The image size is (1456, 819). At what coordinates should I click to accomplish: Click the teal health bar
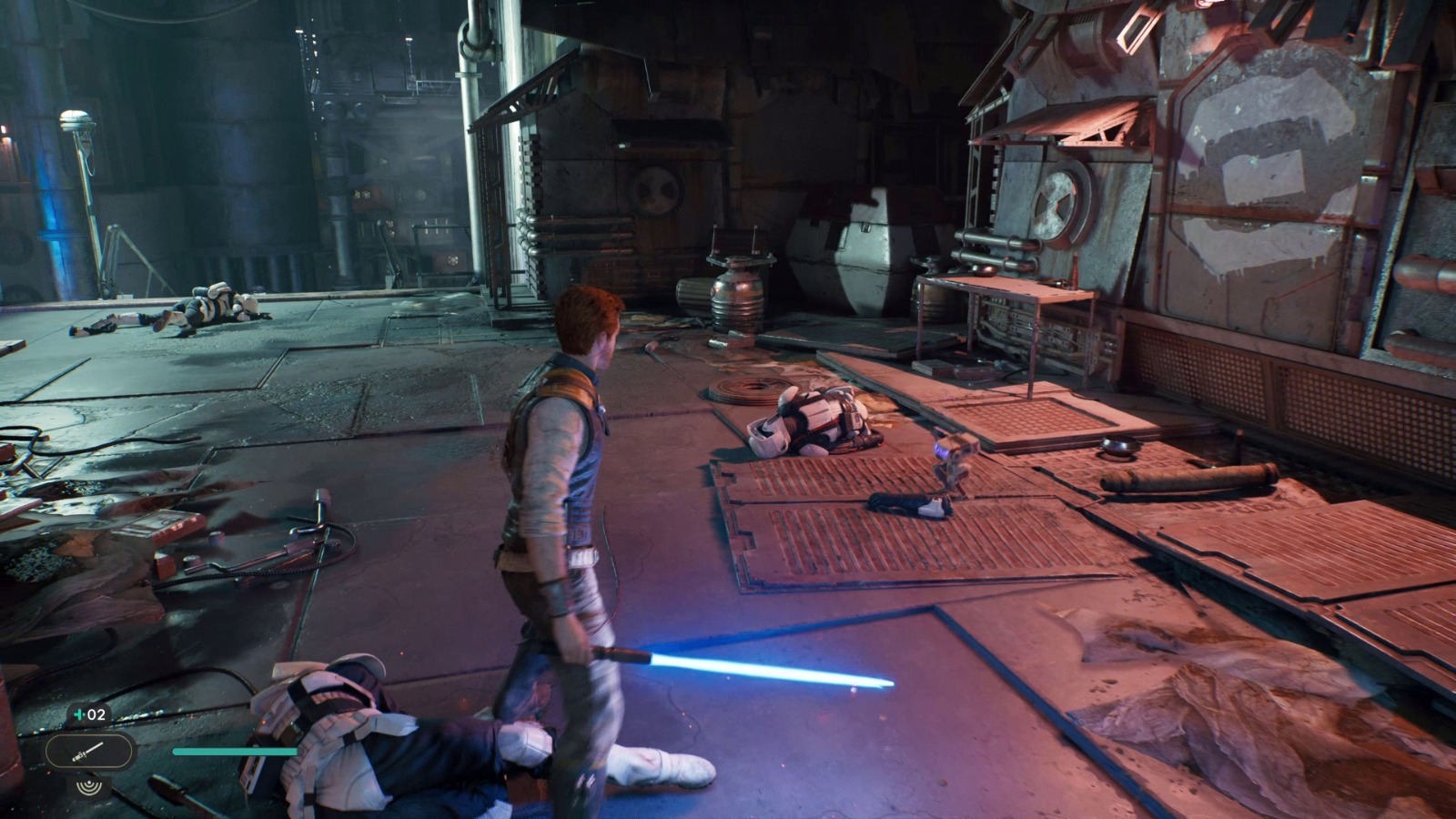coord(237,751)
